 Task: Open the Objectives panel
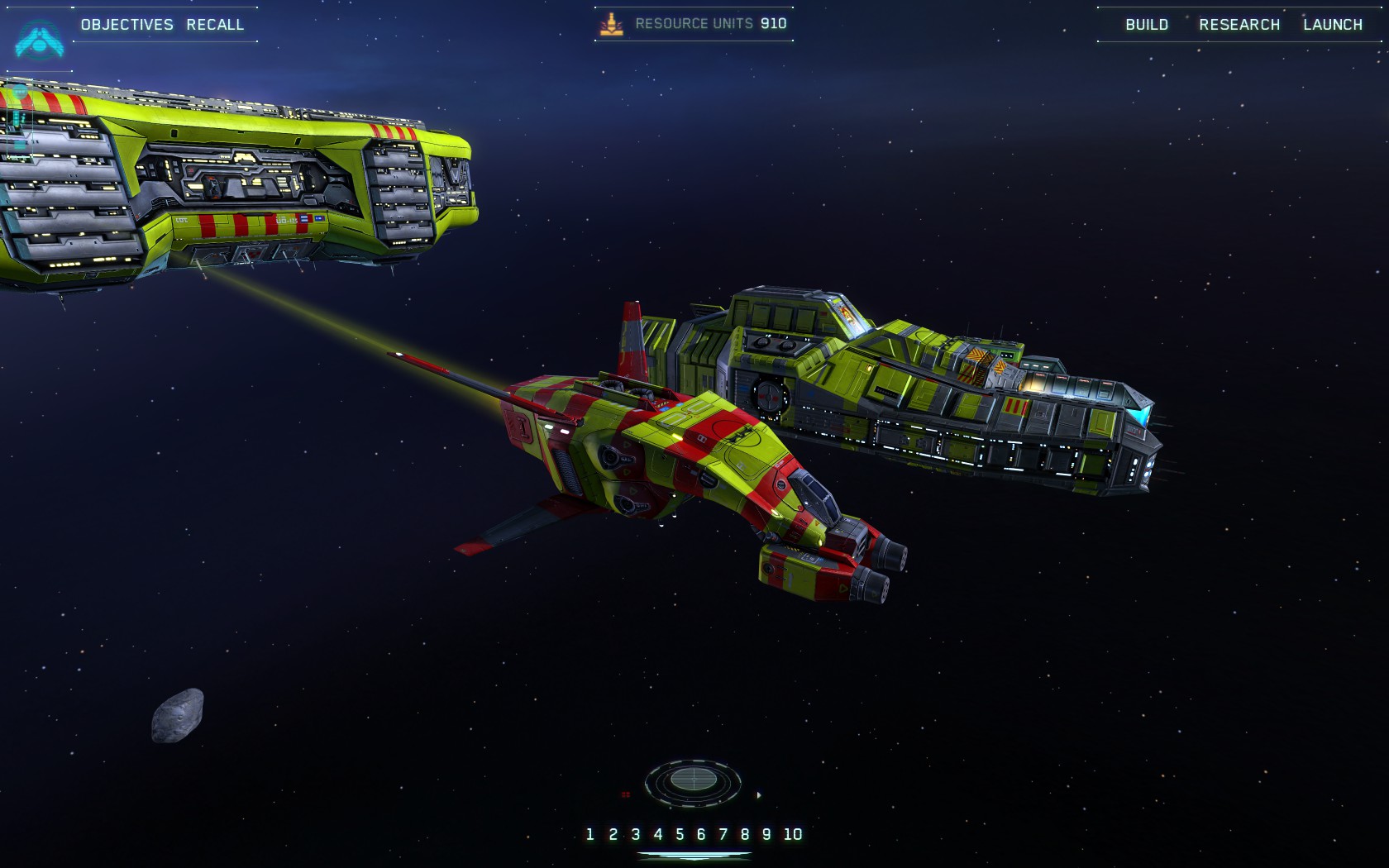[x=127, y=25]
